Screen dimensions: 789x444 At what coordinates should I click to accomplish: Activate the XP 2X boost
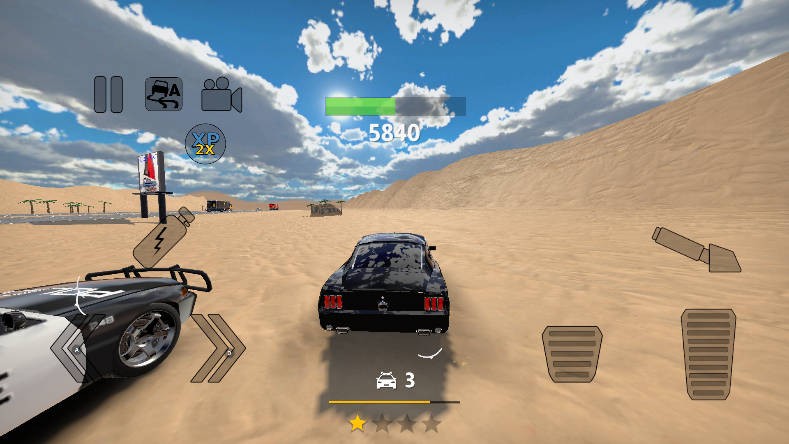click(x=205, y=144)
